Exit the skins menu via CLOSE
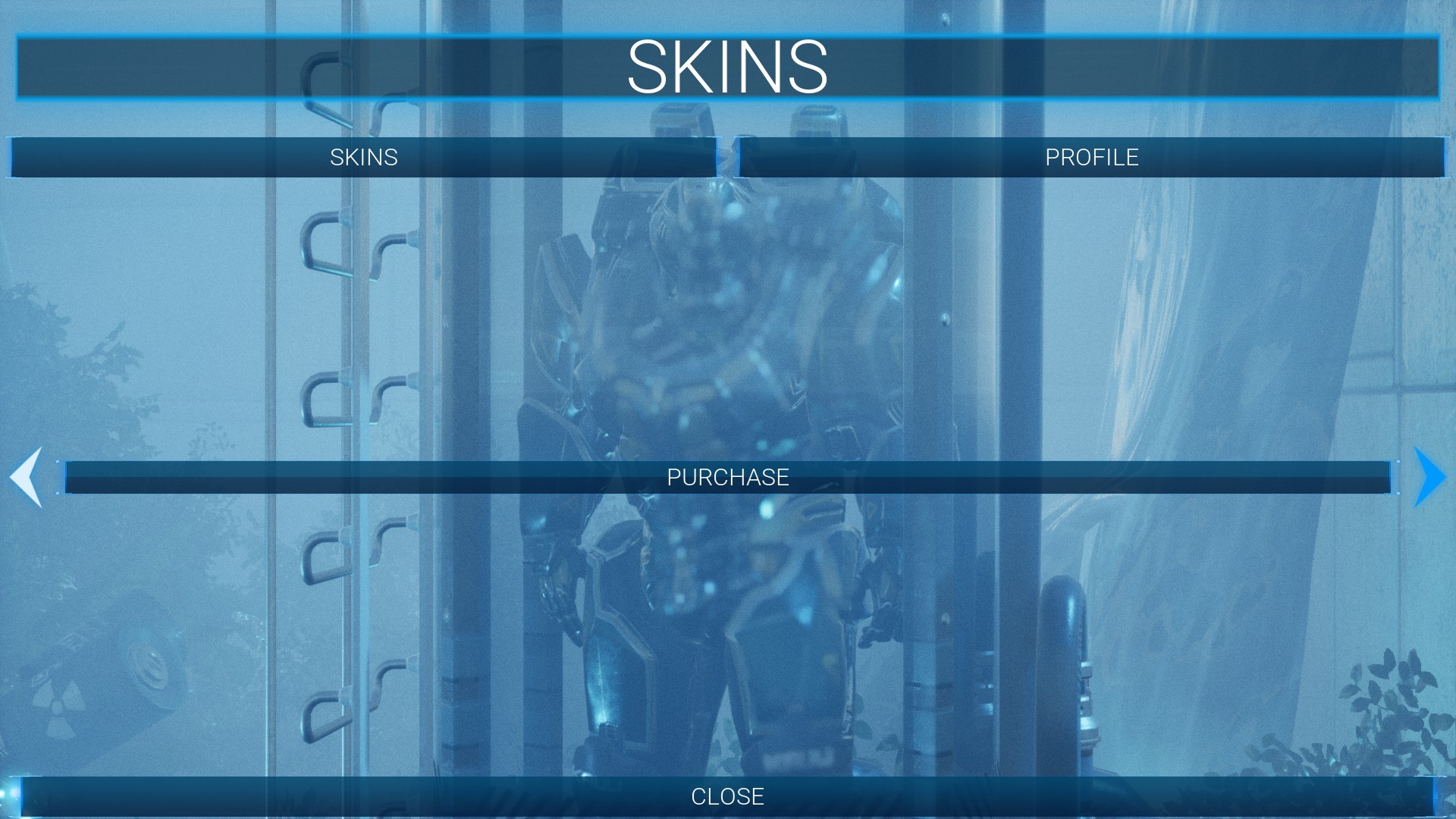This screenshot has width=1456, height=819. [728, 797]
